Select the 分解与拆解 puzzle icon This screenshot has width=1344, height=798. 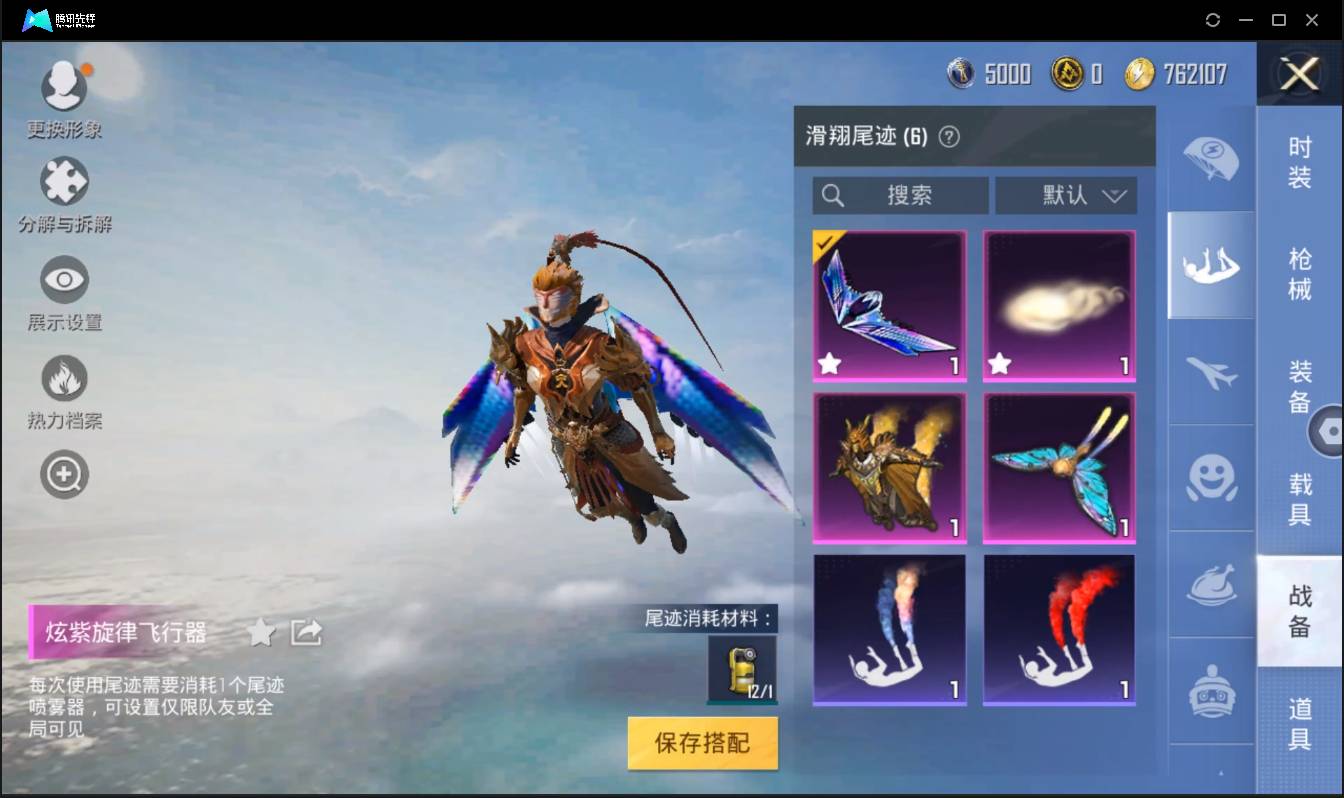pos(64,180)
